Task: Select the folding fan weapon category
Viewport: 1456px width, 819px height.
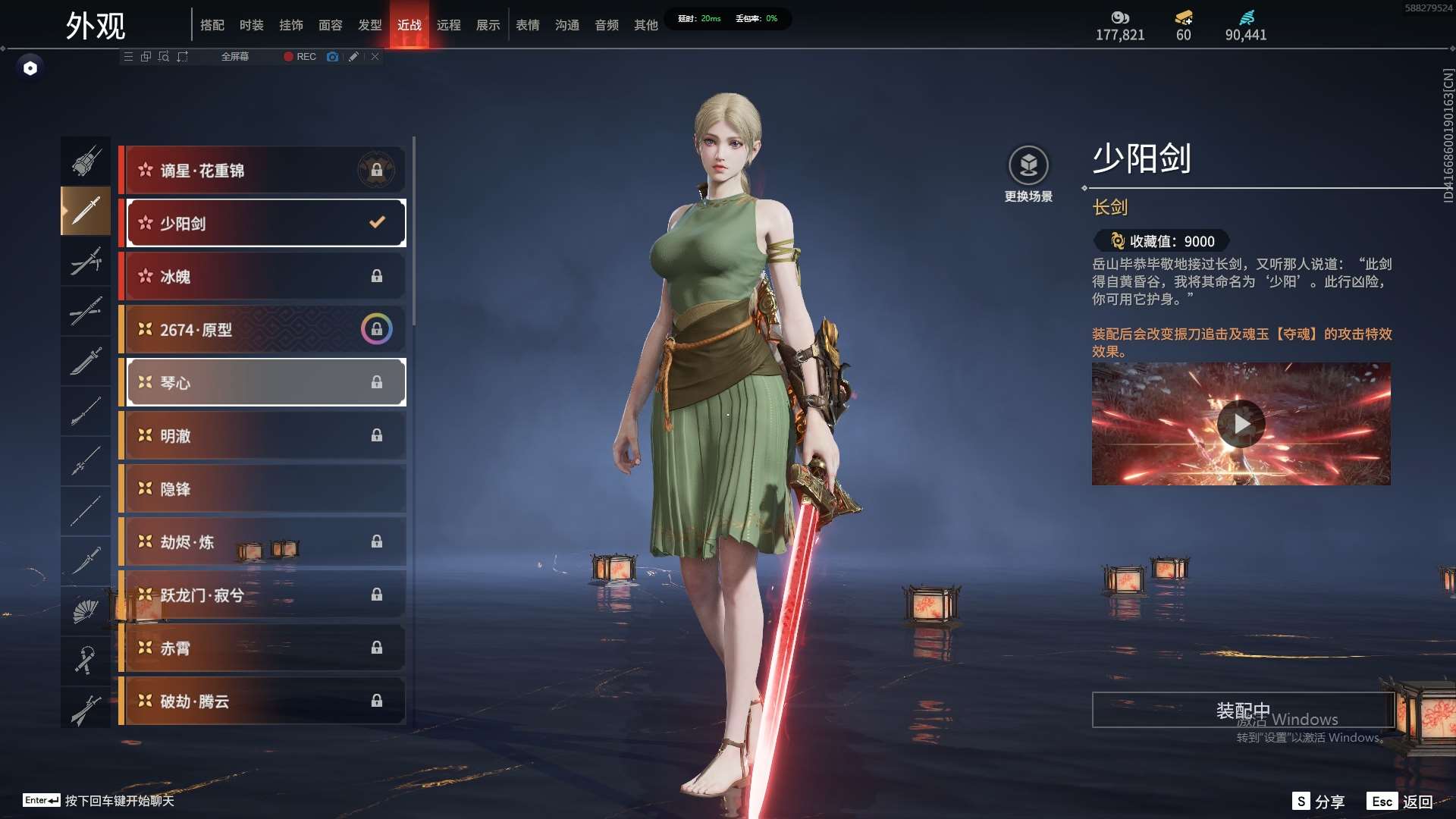Action: point(86,610)
